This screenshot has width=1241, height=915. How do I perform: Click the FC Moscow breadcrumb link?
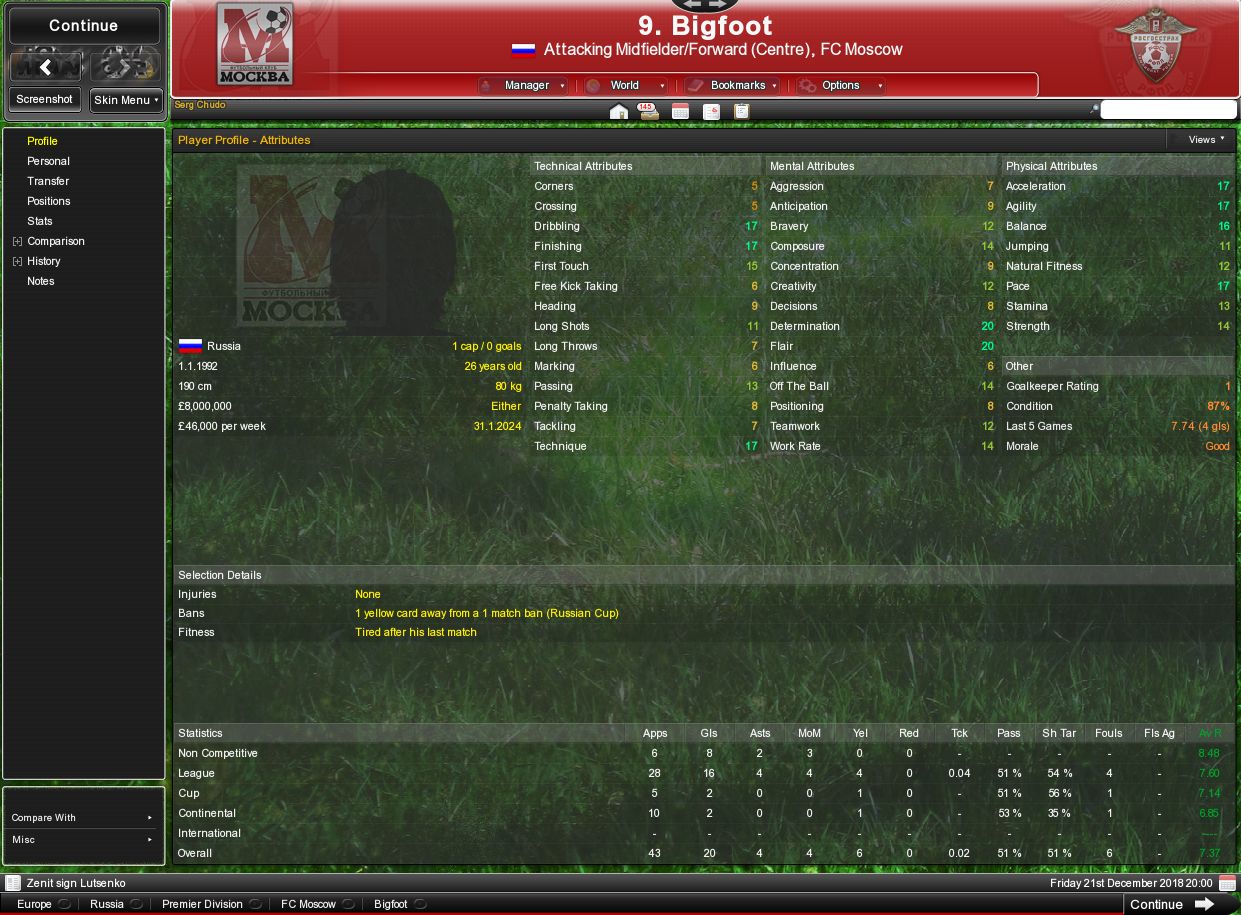308,904
